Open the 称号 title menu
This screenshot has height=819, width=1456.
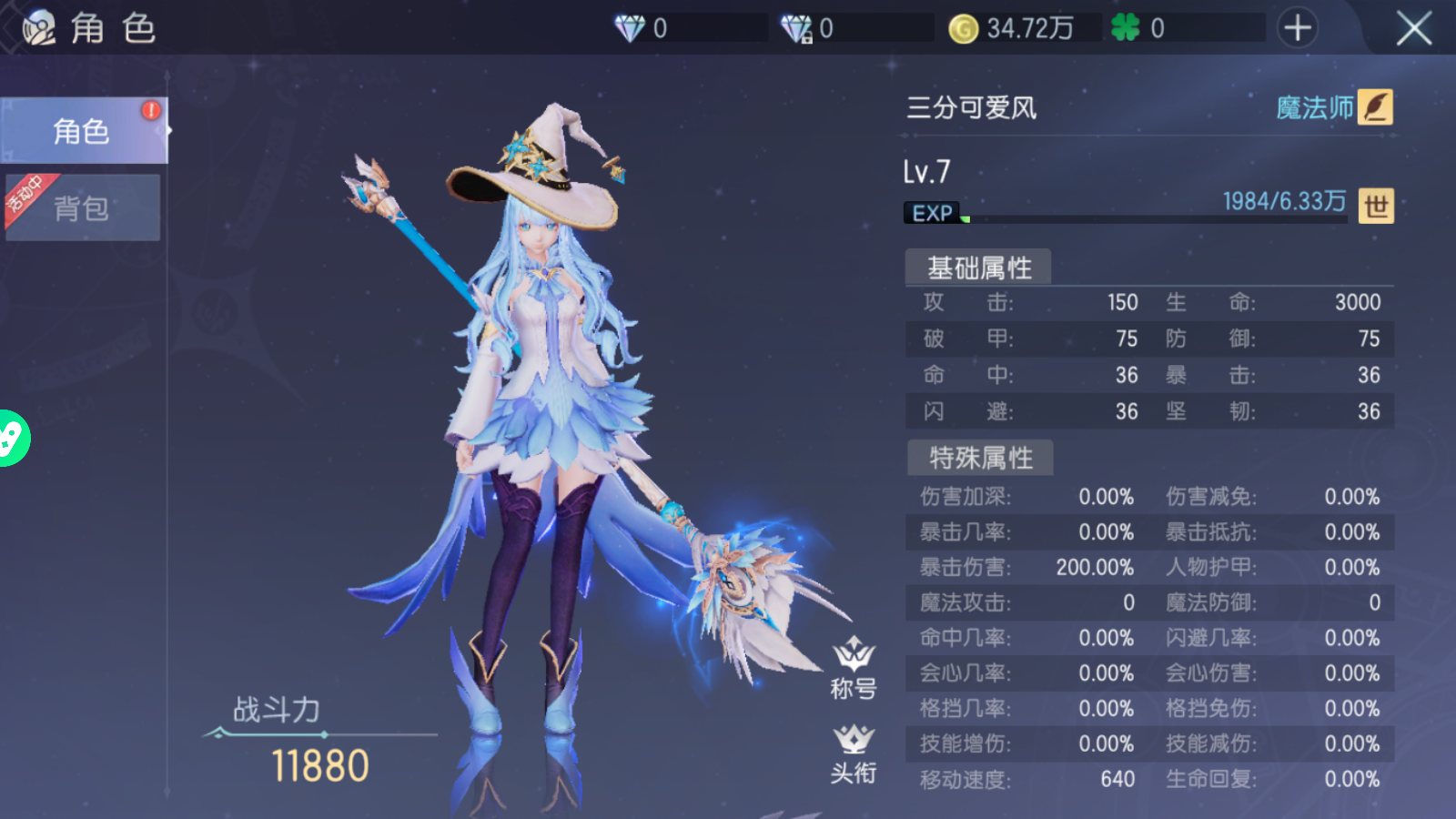(x=853, y=669)
